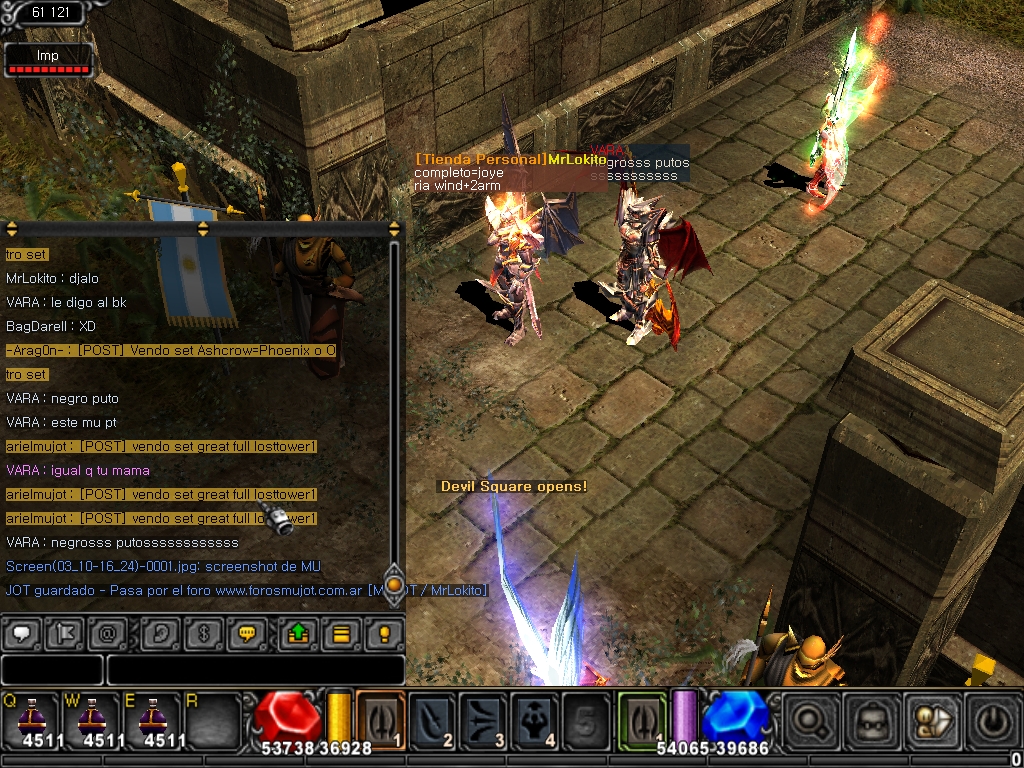The image size is (1024, 768).
Task: Activate skill slot 4 buff icon
Action: click(535, 718)
